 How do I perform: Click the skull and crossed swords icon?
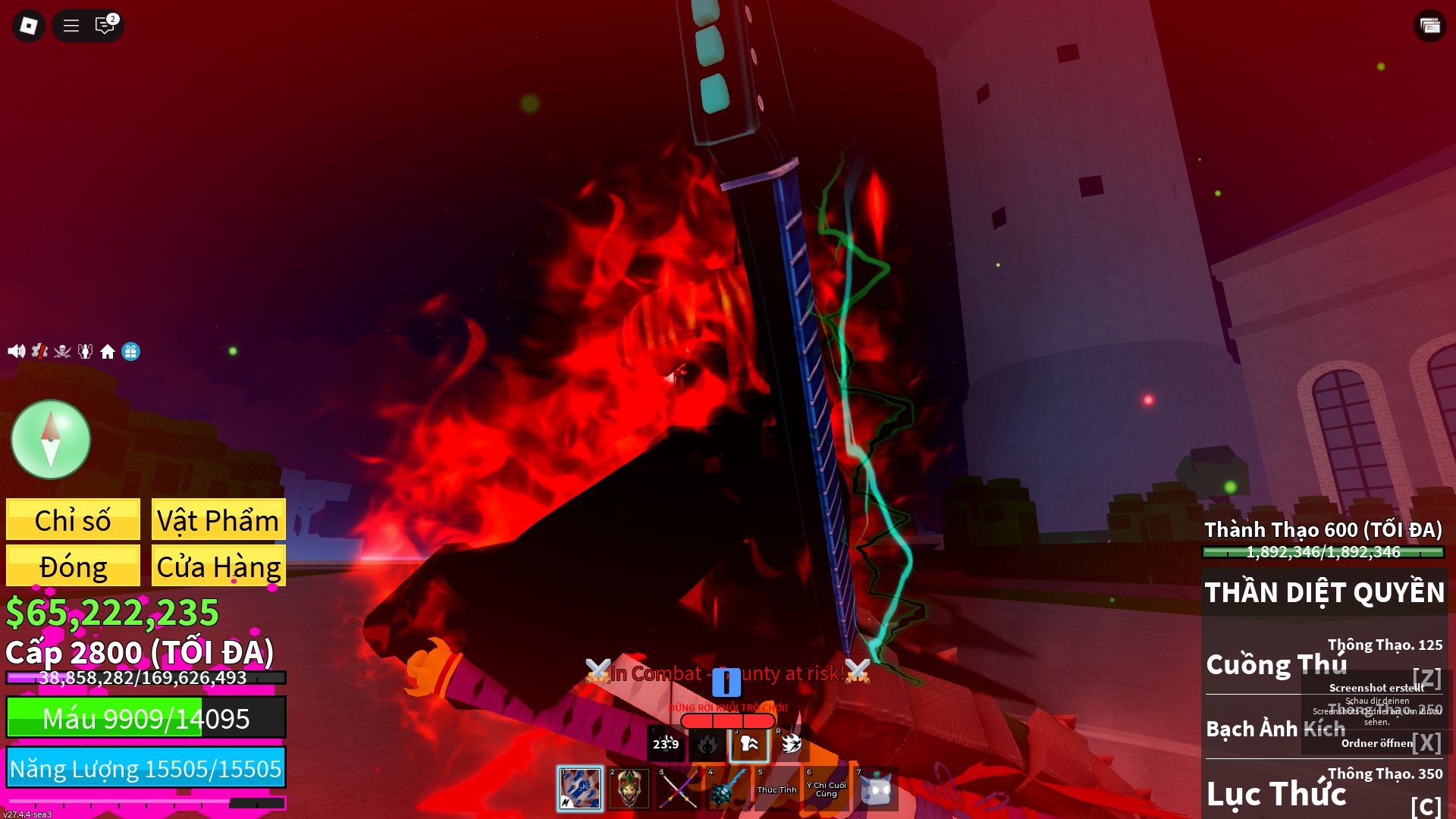tap(62, 351)
